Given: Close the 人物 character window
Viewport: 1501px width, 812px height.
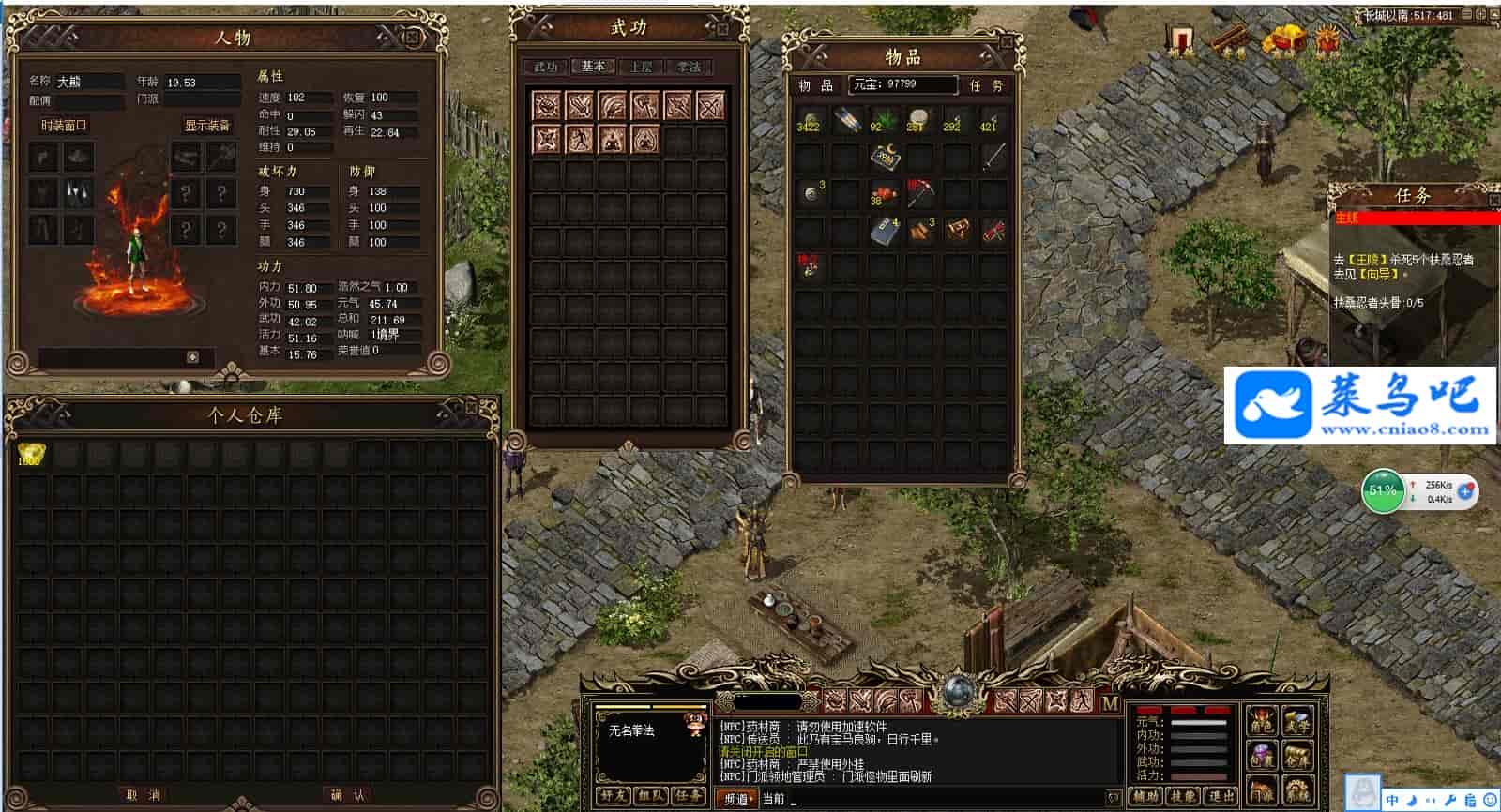Looking at the screenshot, I should point(412,37).
